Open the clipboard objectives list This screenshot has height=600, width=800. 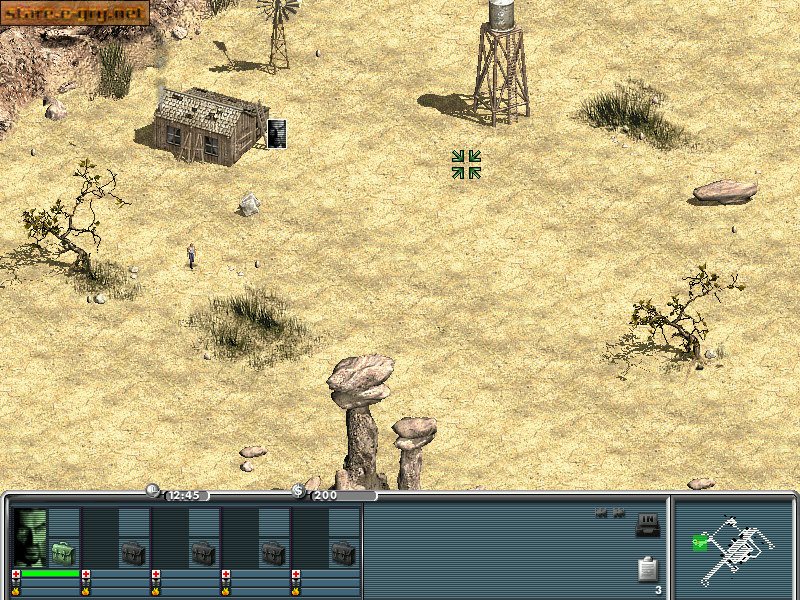point(647,569)
